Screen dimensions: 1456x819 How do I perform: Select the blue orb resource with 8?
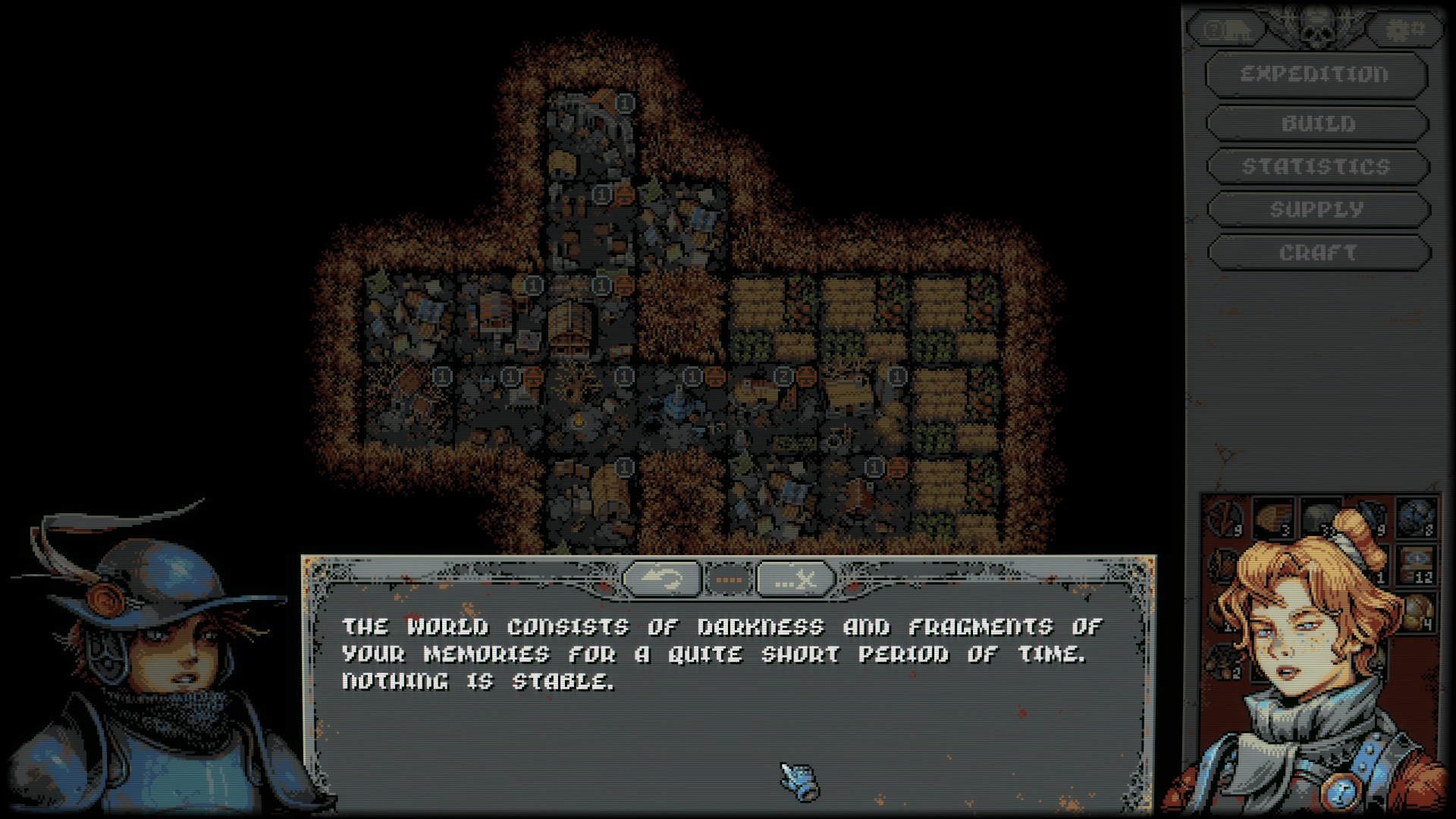click(1415, 517)
